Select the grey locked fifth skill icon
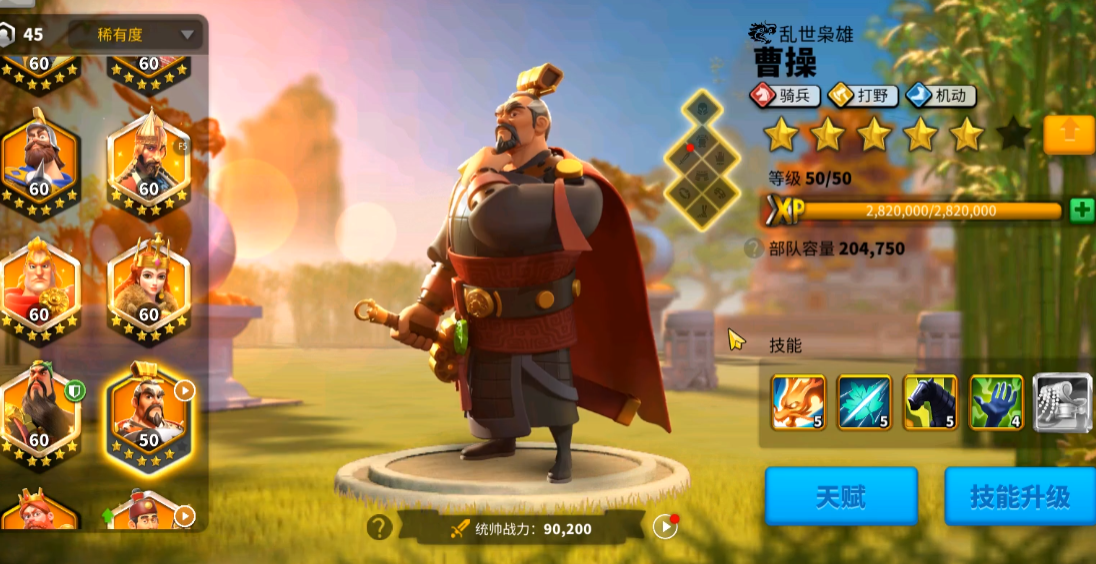 1060,403
